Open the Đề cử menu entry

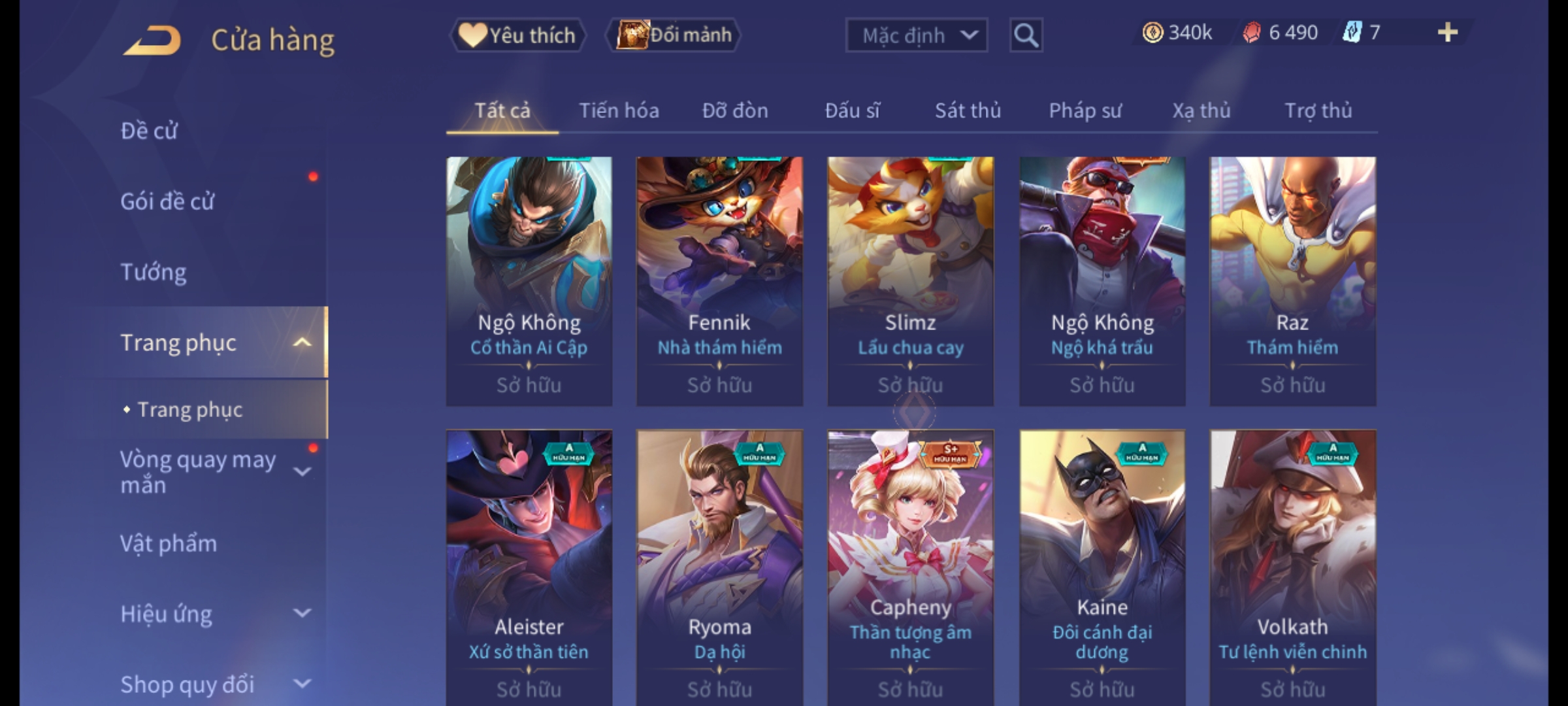(149, 131)
